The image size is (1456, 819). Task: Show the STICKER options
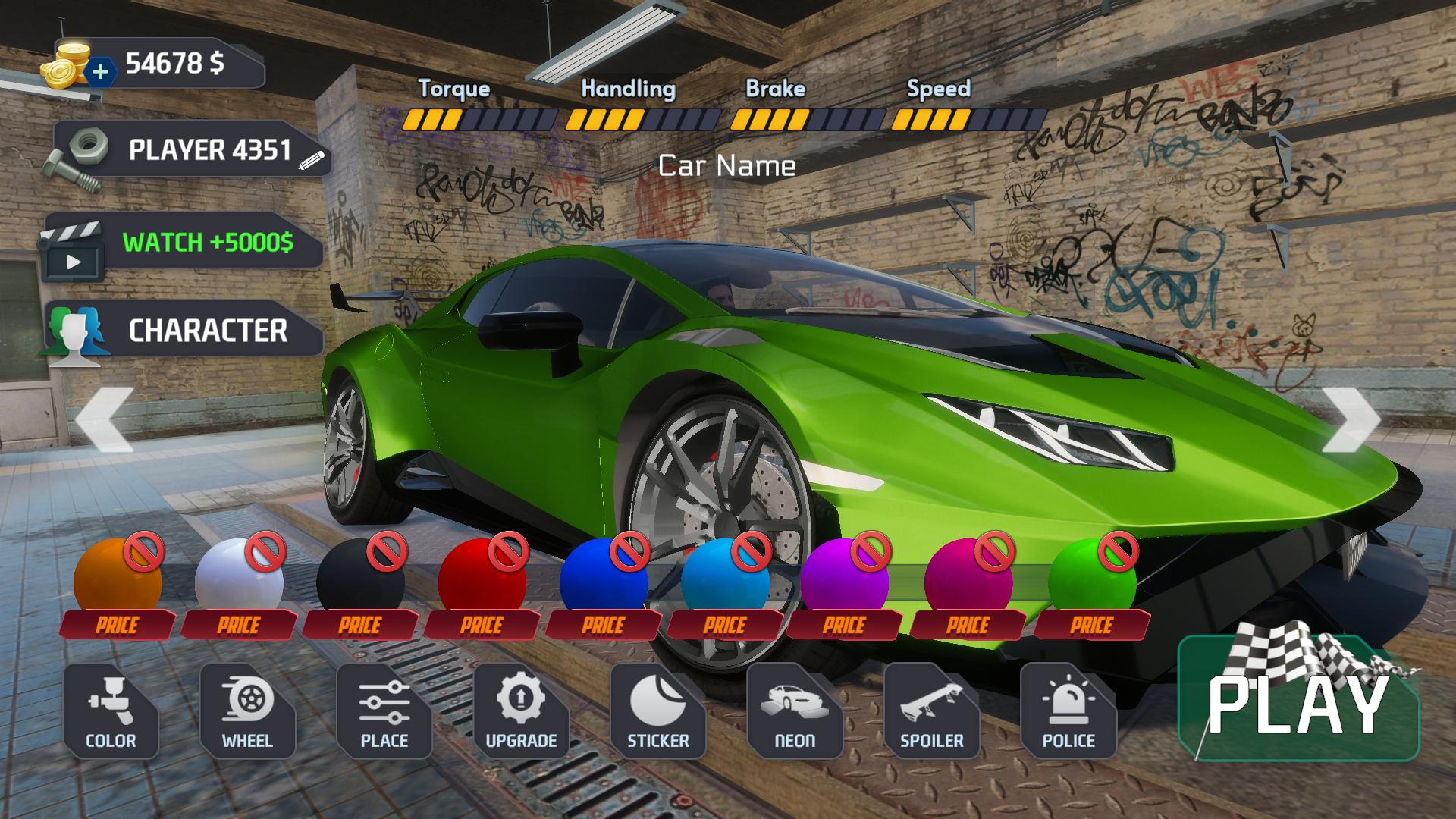pos(657,711)
